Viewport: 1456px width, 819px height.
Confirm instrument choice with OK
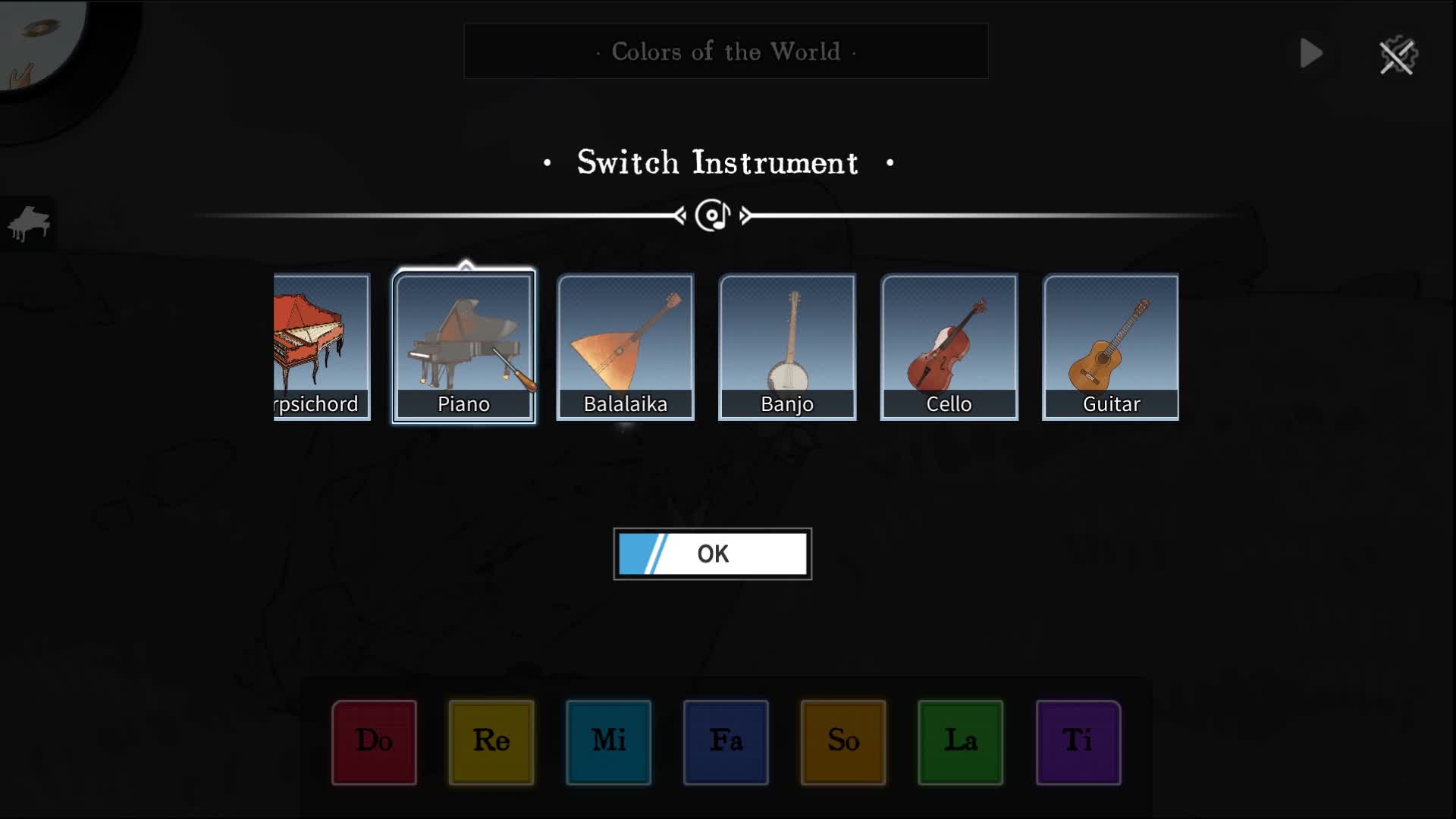[712, 554]
